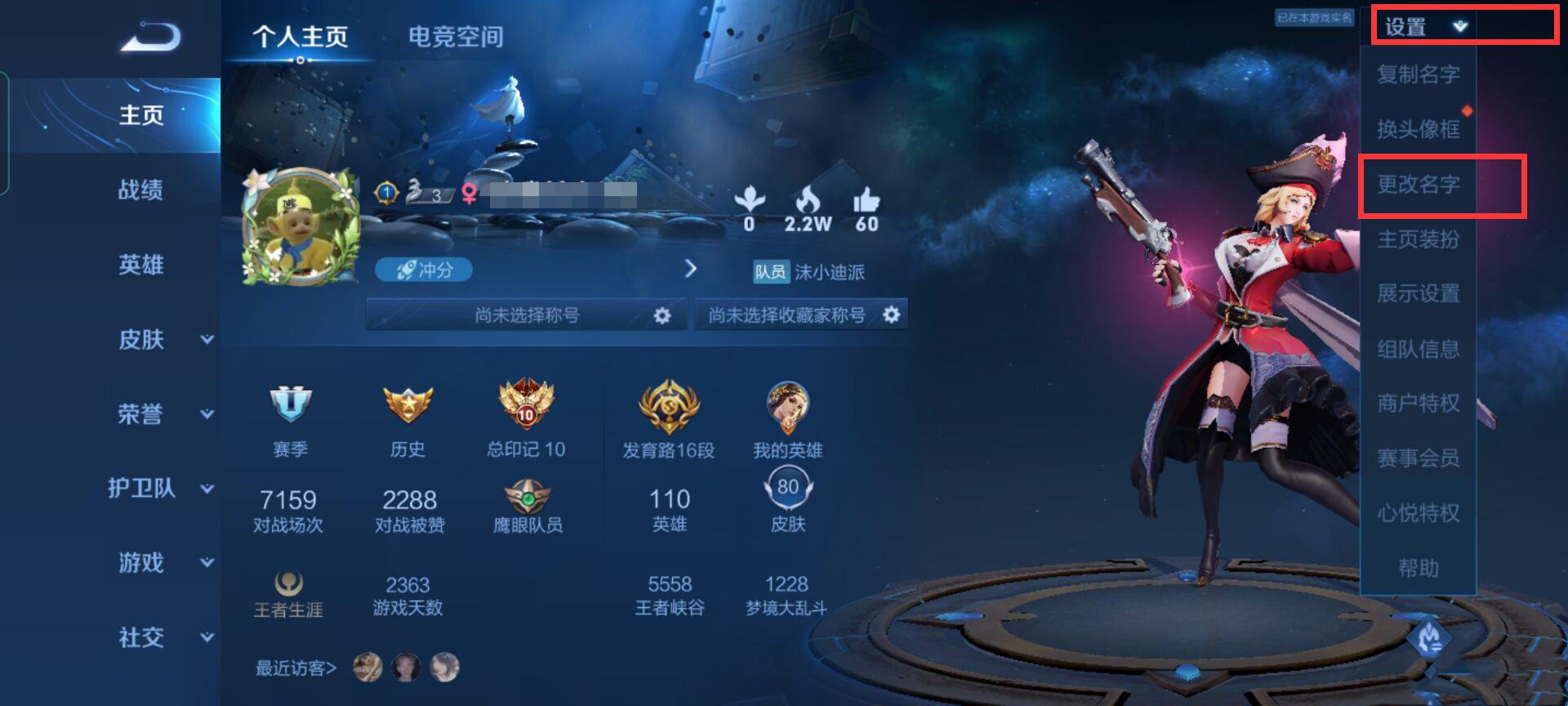The width and height of the screenshot is (1568, 706).
Task: Open 组队信息 in the dropdown
Action: click(1419, 349)
